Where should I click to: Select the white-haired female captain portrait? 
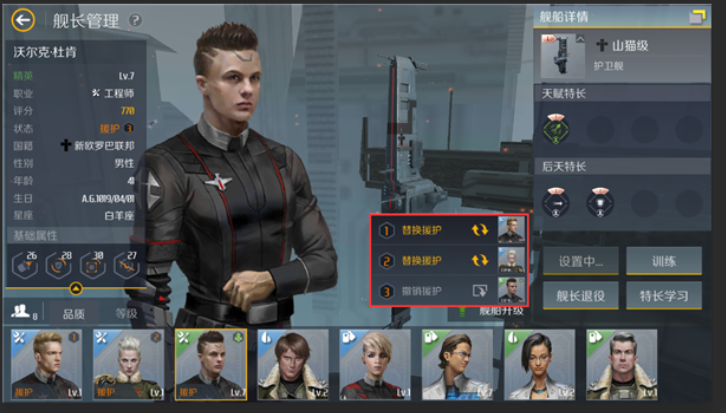point(128,364)
